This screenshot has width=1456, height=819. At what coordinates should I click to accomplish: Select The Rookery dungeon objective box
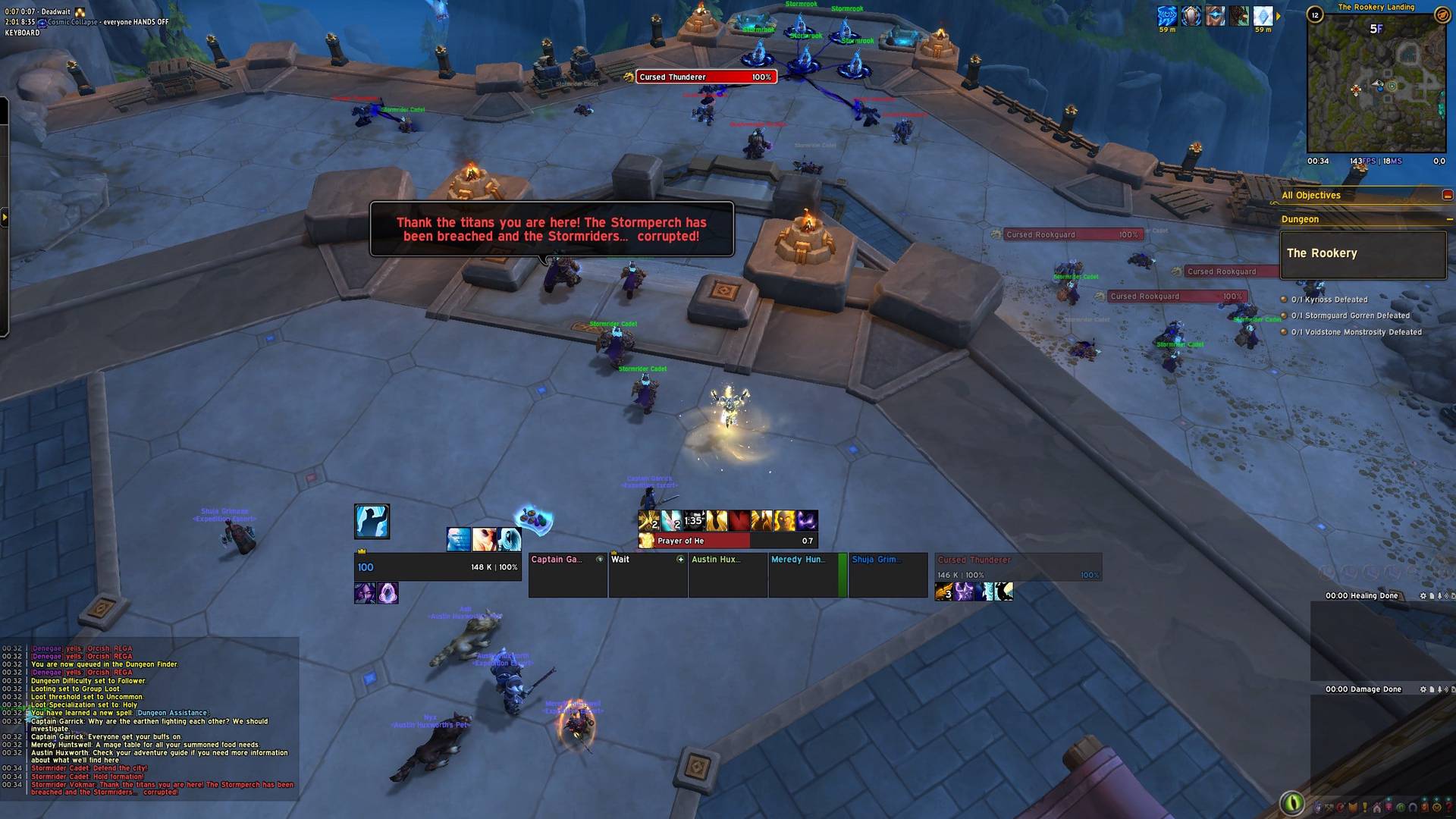pyautogui.click(x=1363, y=254)
